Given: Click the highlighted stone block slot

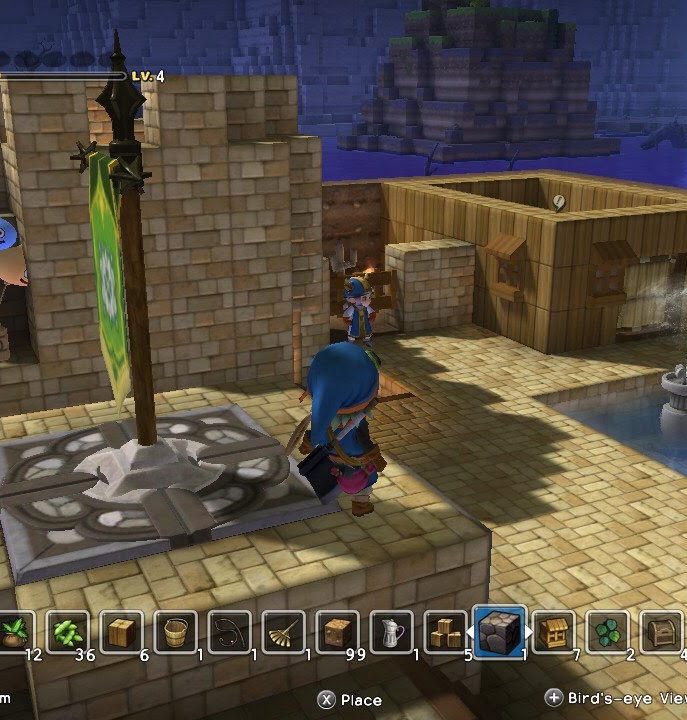Looking at the screenshot, I should tap(499, 632).
